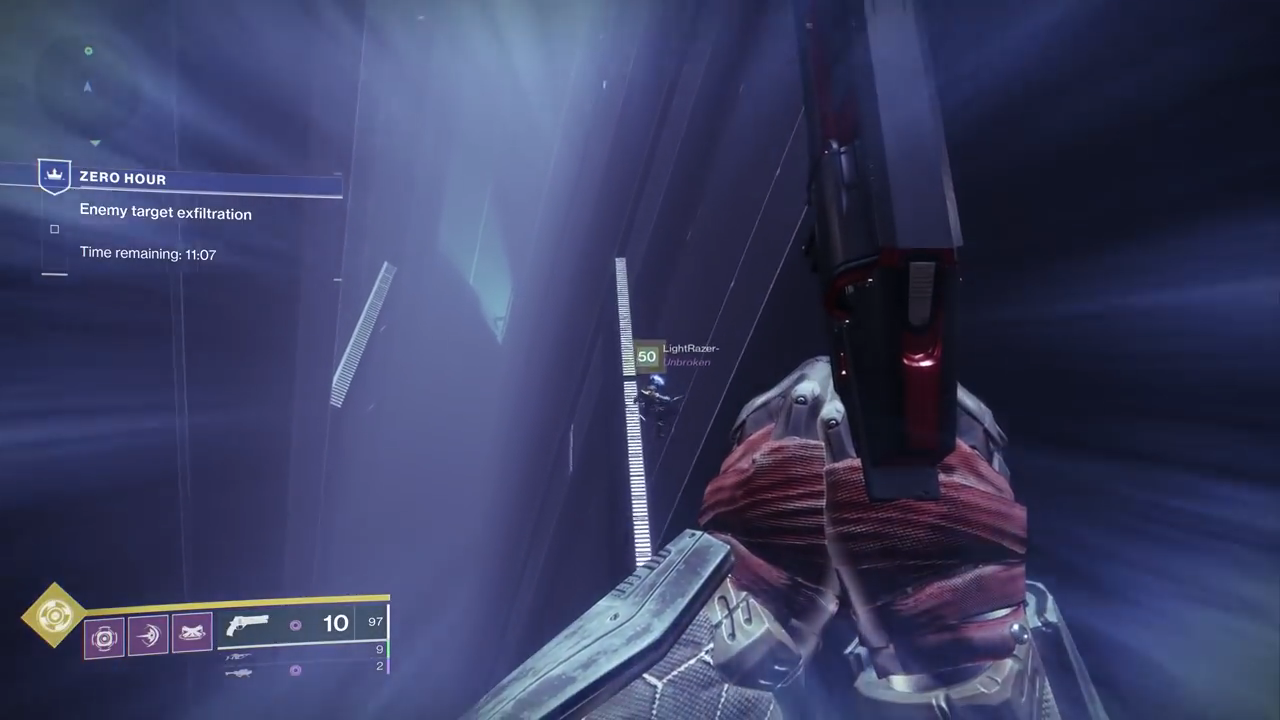Activate the charged Super diamond icon
The height and width of the screenshot is (720, 1280).
pos(53,615)
